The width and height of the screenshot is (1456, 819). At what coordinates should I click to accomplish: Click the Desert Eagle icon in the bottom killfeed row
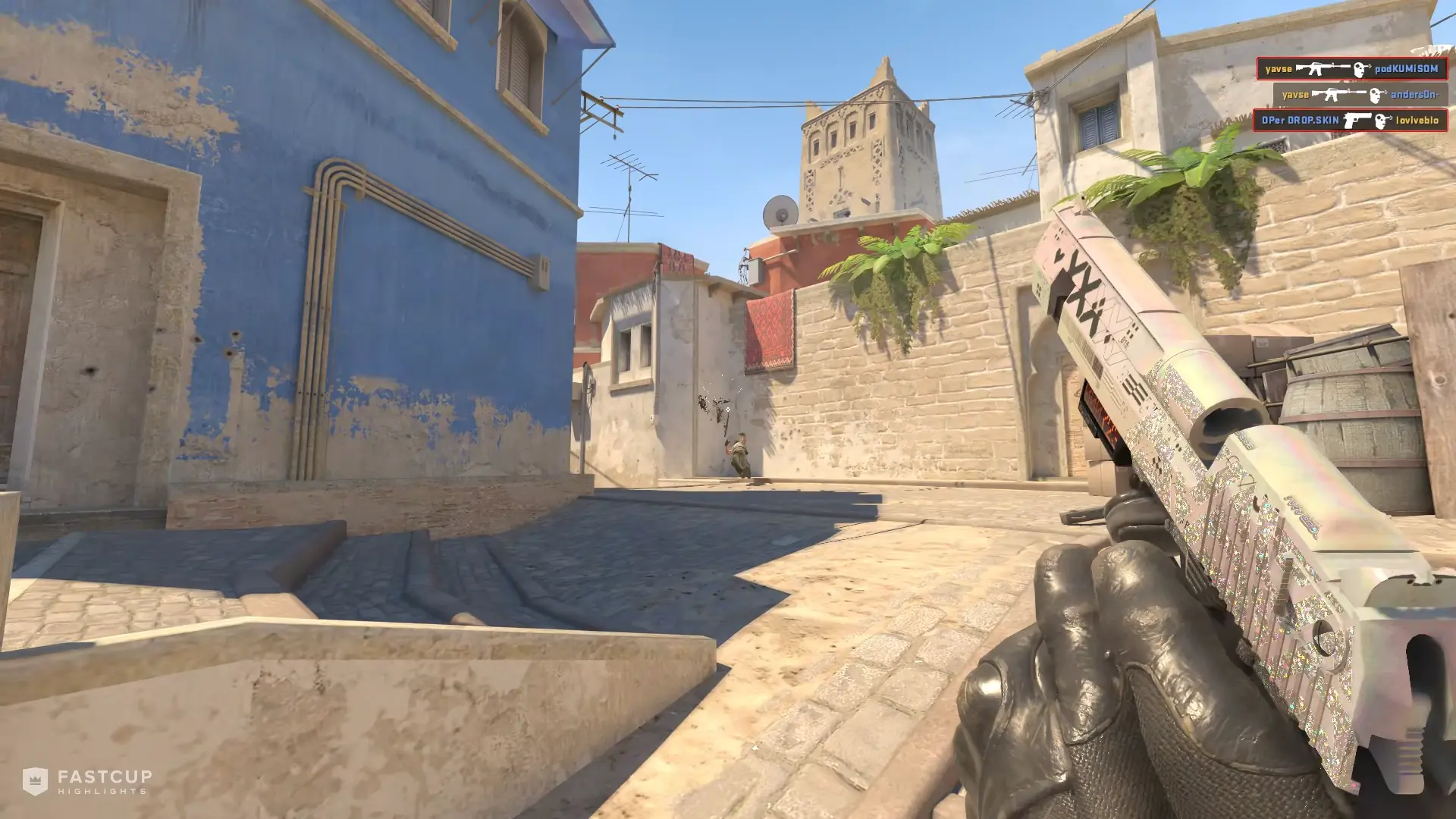[1358, 121]
